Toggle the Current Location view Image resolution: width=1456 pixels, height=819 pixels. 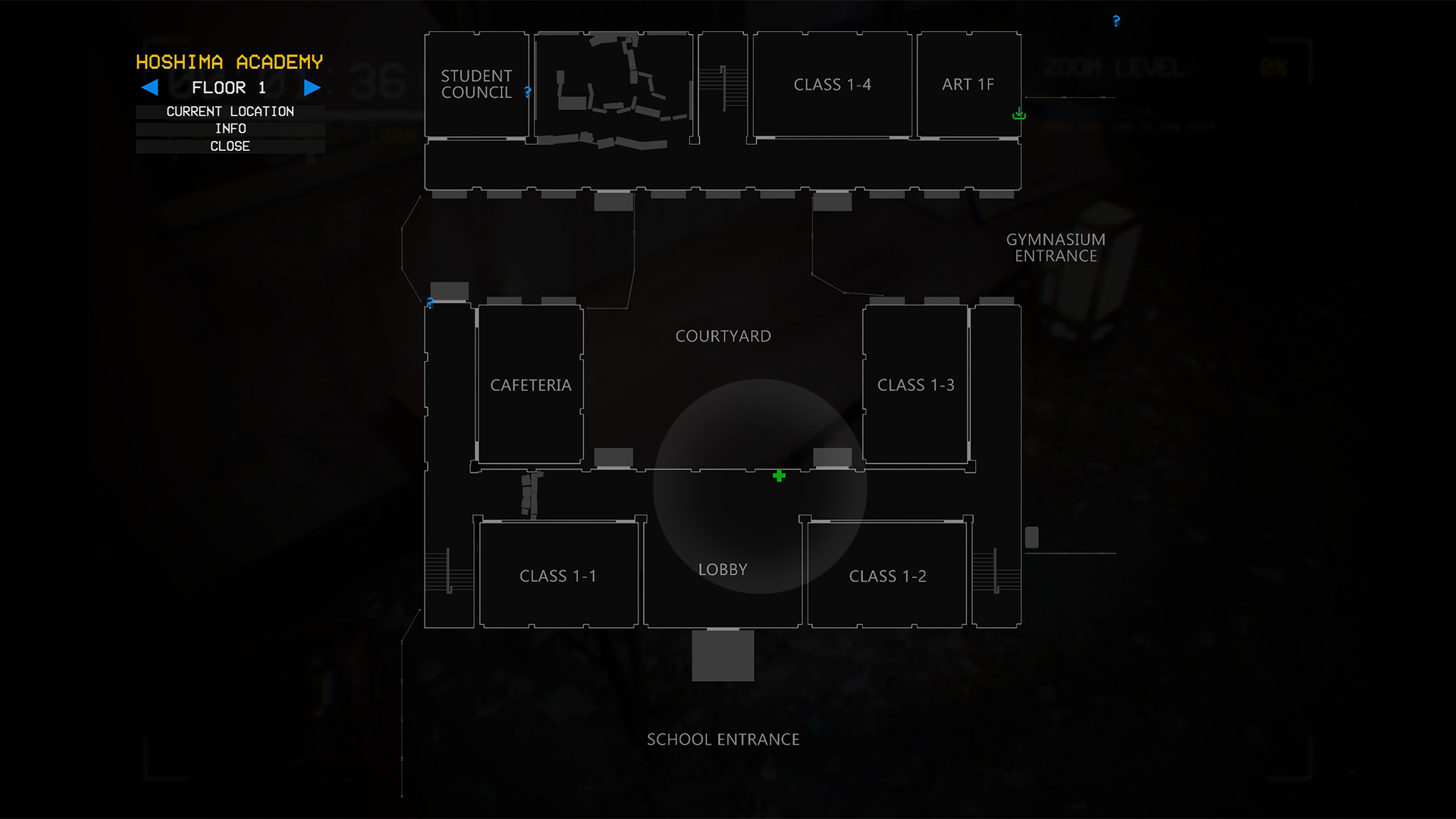point(230,111)
